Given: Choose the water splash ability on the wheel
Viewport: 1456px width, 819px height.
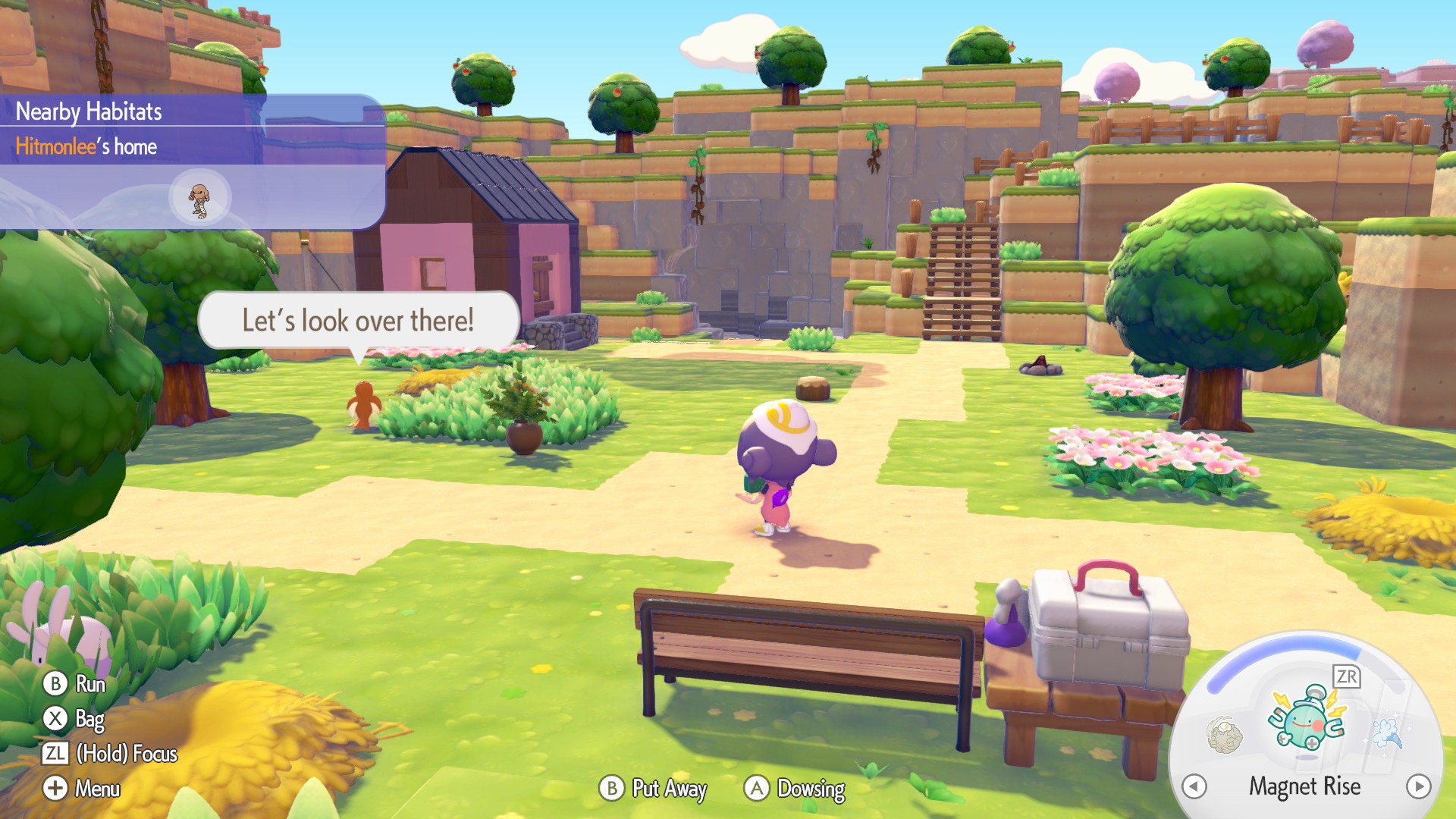Looking at the screenshot, I should click(1387, 733).
